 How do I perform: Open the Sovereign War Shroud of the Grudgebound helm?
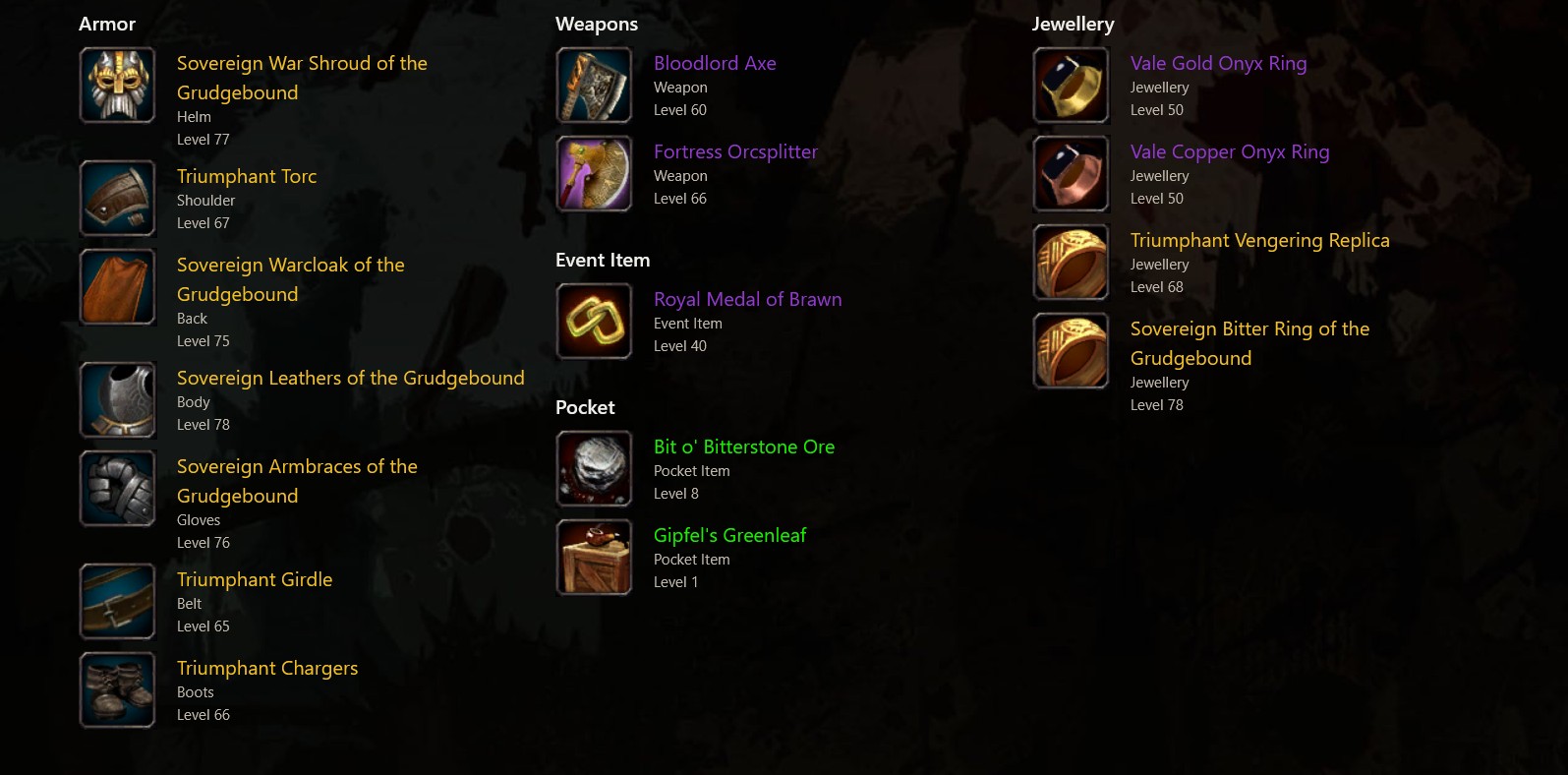pos(302,78)
